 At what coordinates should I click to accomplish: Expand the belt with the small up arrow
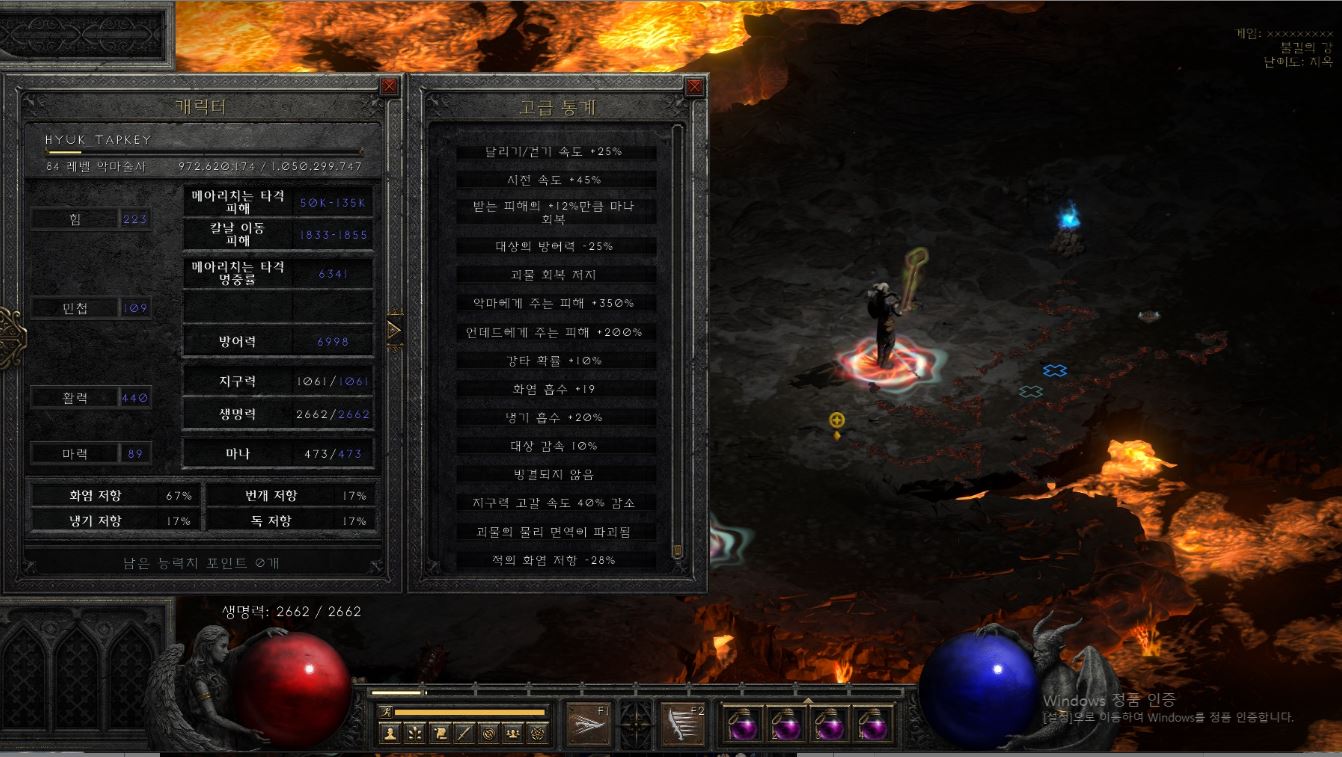pyautogui.click(x=807, y=701)
